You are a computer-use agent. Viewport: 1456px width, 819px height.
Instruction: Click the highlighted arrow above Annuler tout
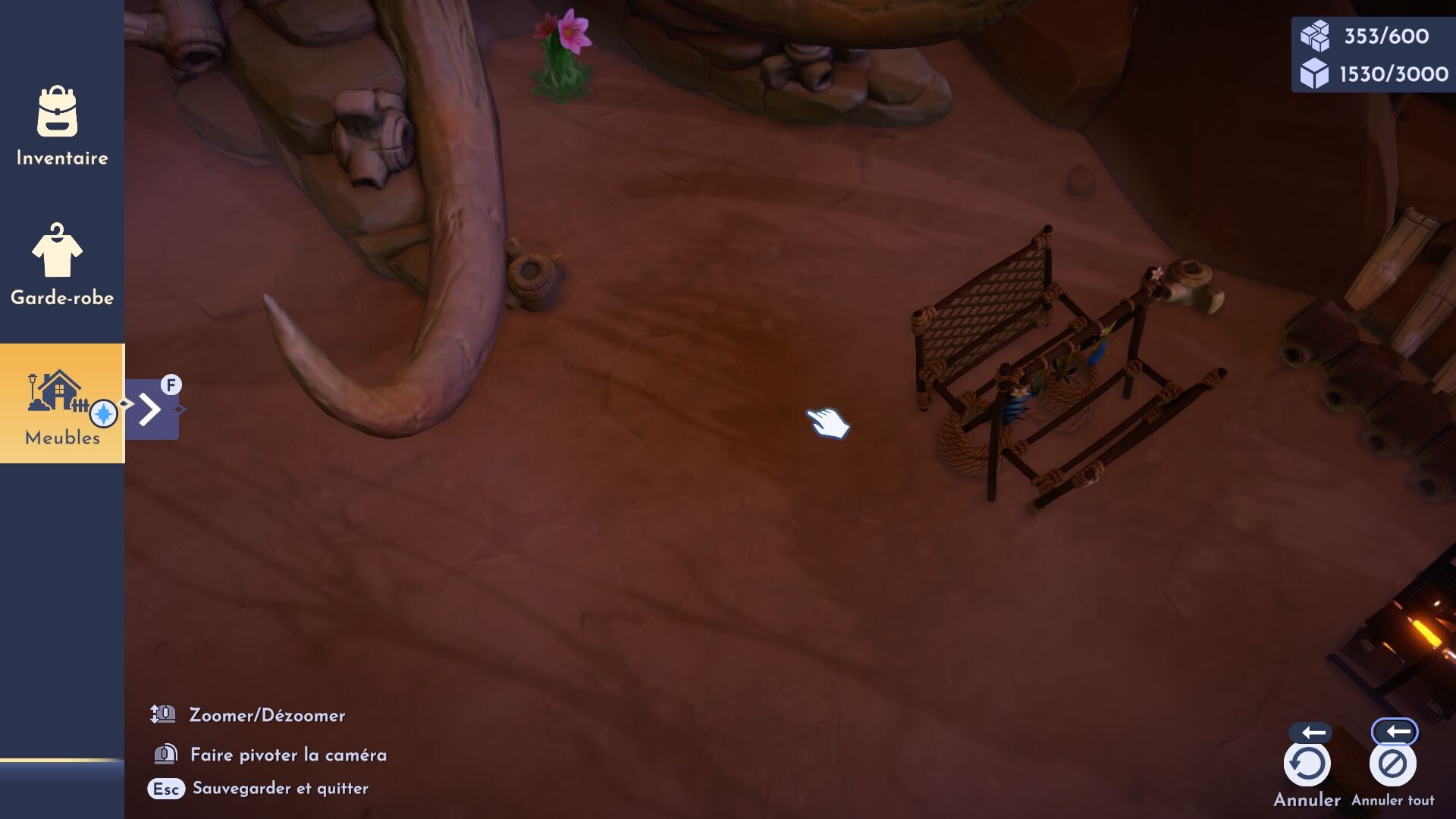pos(1397,731)
